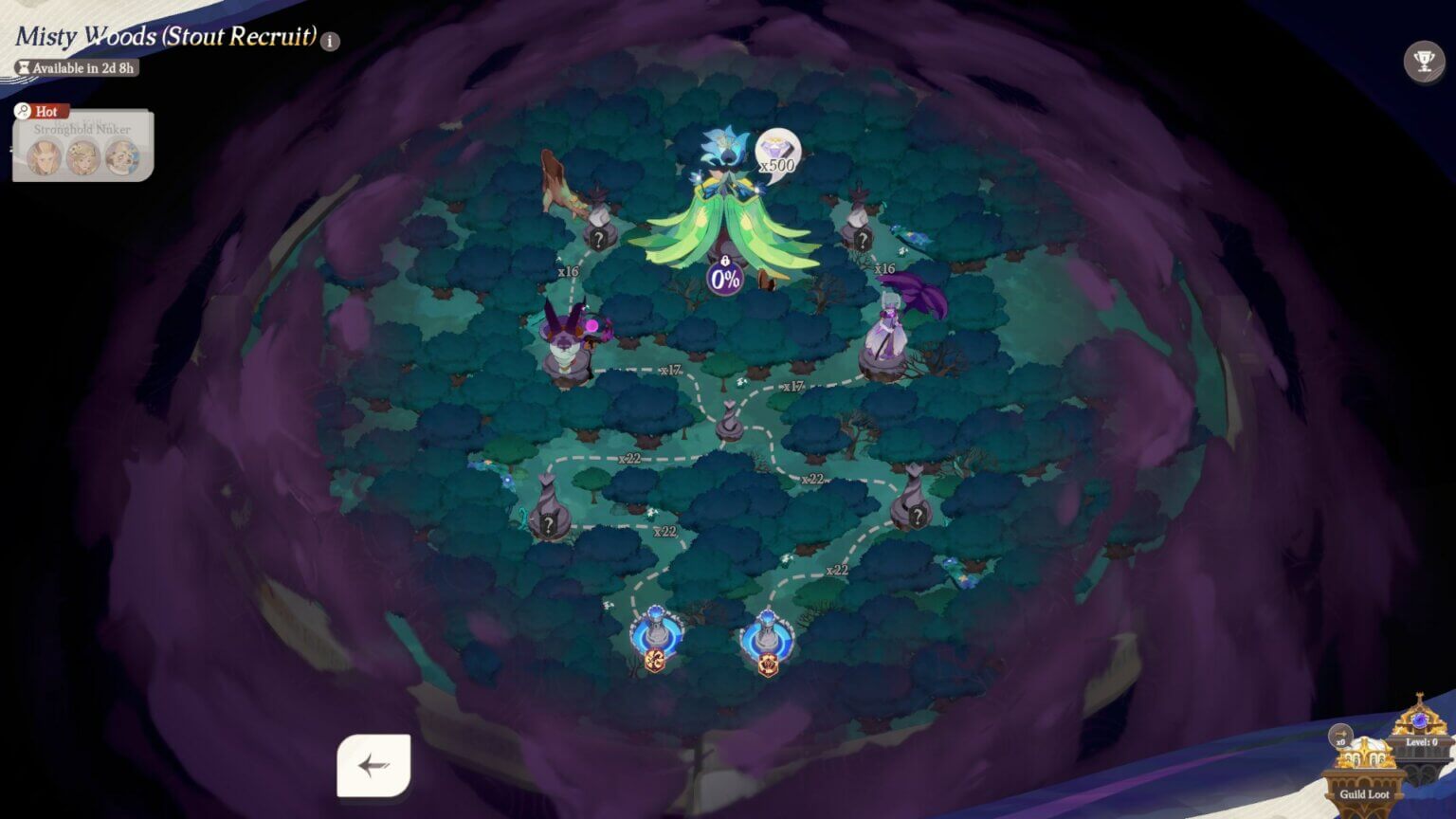
Task: Open the Misty Woods info icon
Action: (329, 40)
